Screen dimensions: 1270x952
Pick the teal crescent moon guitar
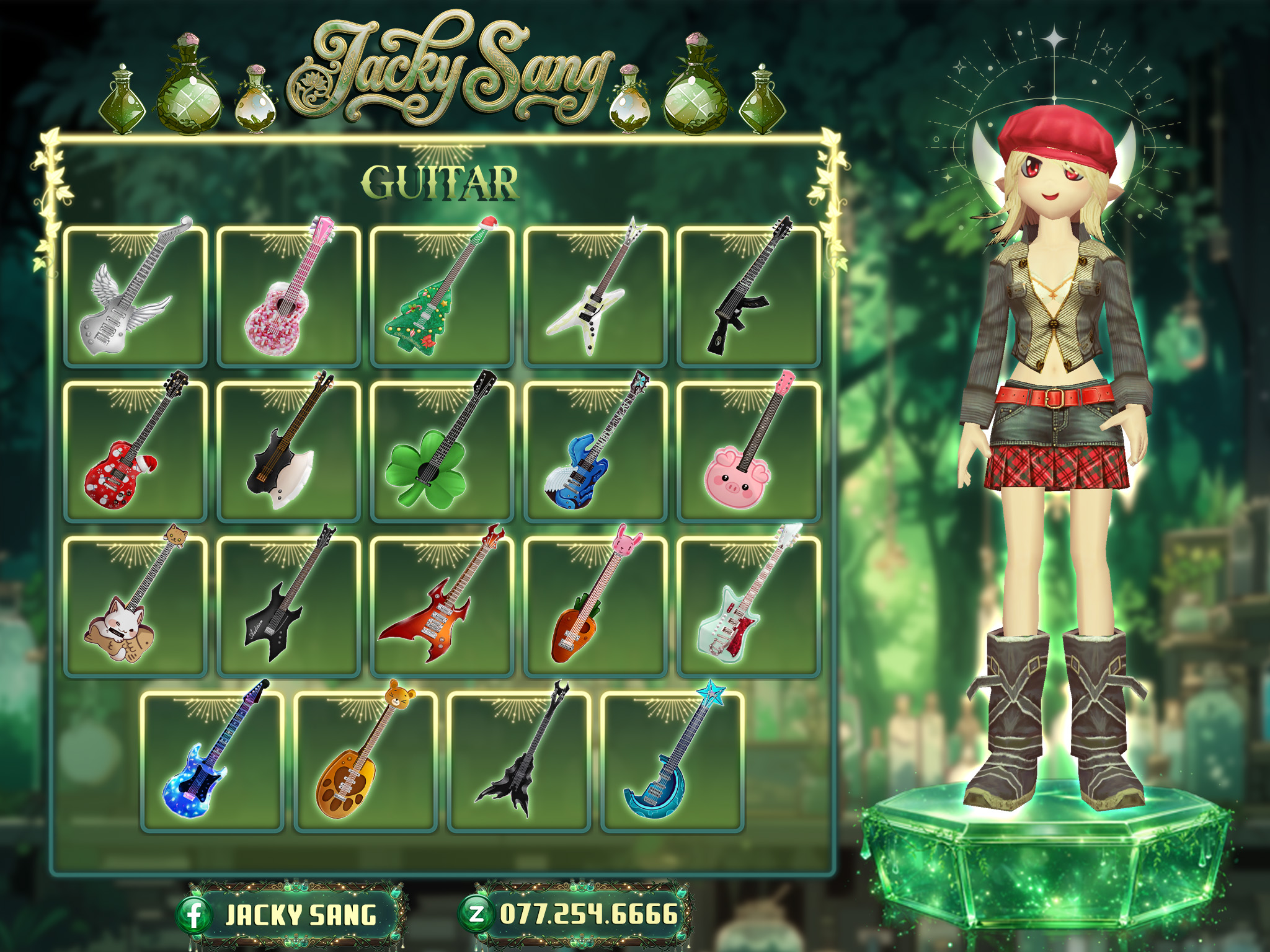(x=672, y=760)
